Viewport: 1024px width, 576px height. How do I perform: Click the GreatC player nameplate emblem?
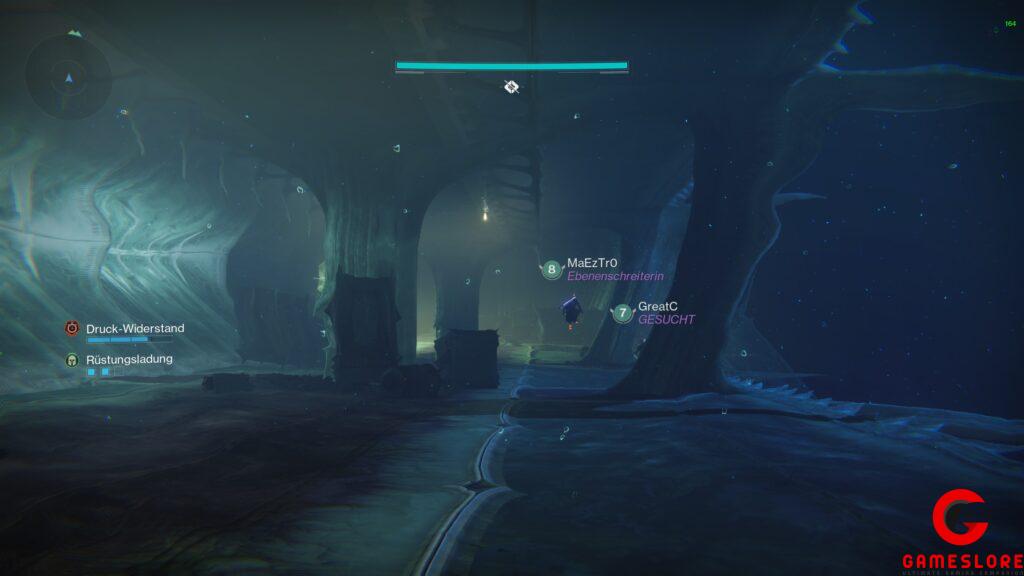623,313
